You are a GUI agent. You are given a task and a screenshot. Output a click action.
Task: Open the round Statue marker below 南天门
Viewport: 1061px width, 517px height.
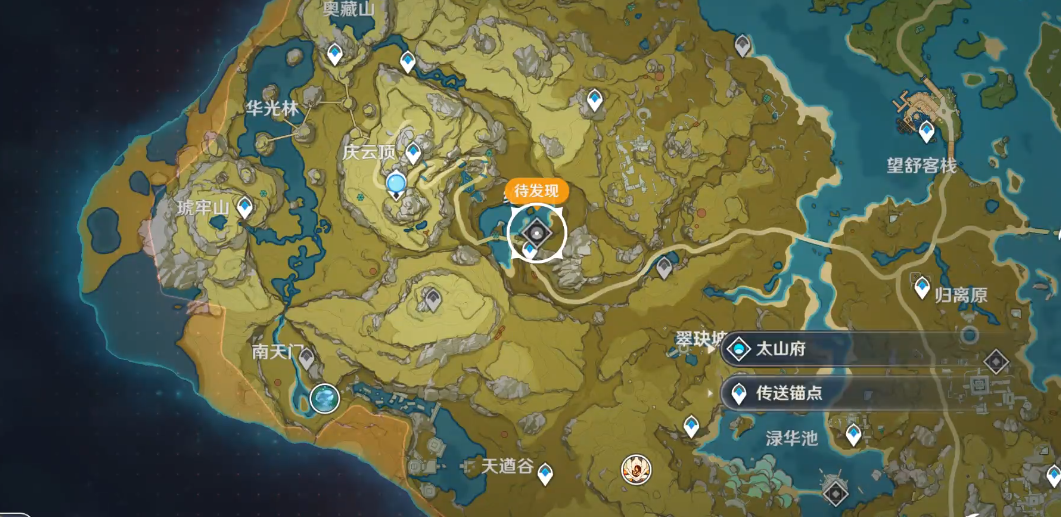click(325, 398)
